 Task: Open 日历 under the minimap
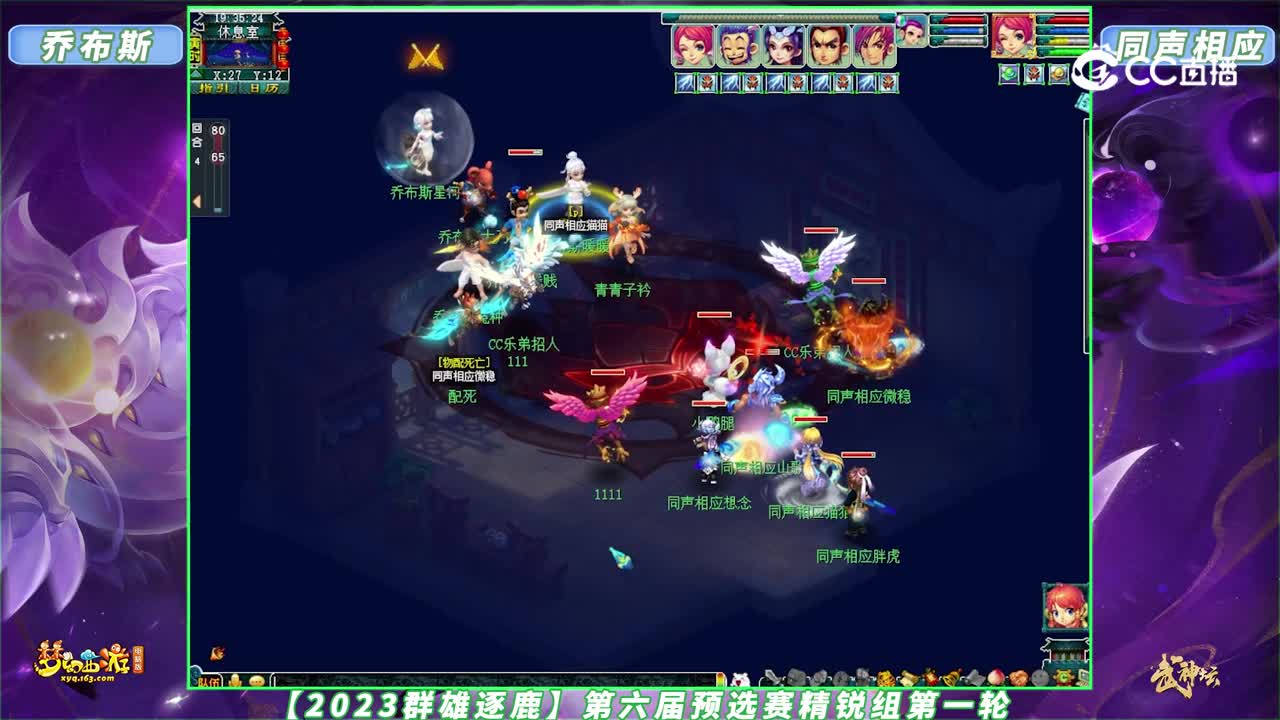point(263,88)
